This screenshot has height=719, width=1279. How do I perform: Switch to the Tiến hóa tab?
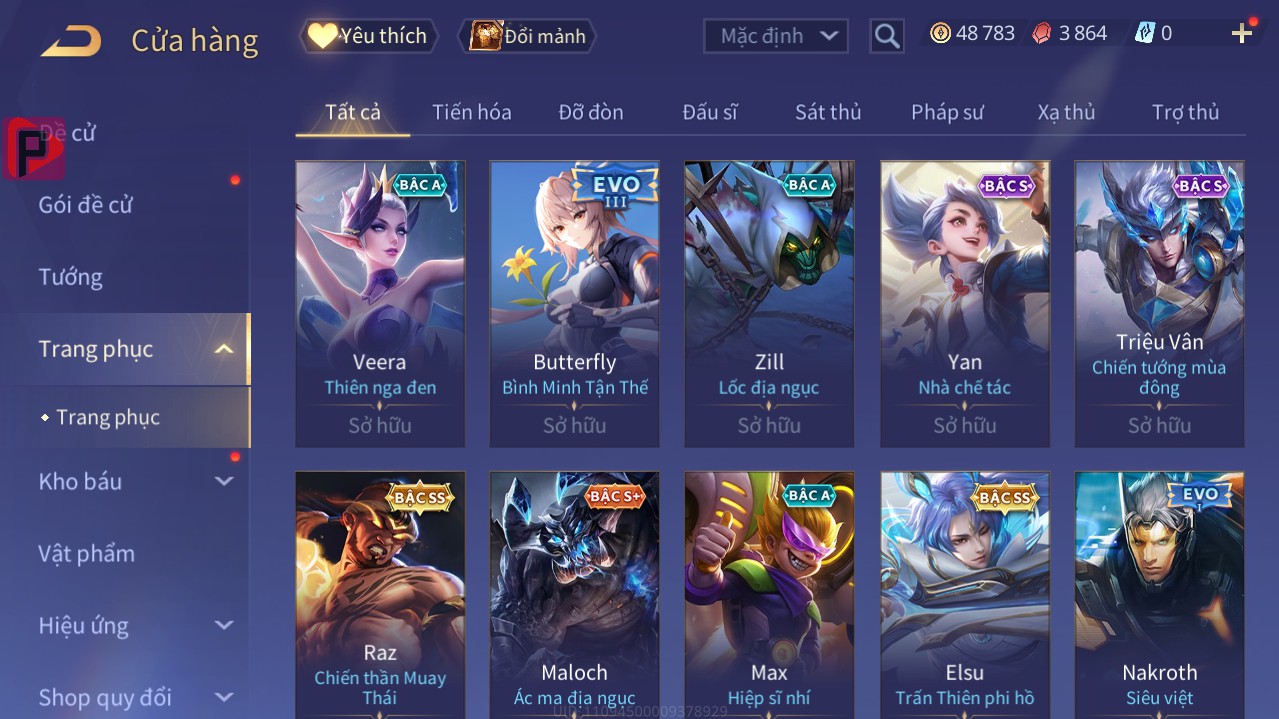pos(471,112)
